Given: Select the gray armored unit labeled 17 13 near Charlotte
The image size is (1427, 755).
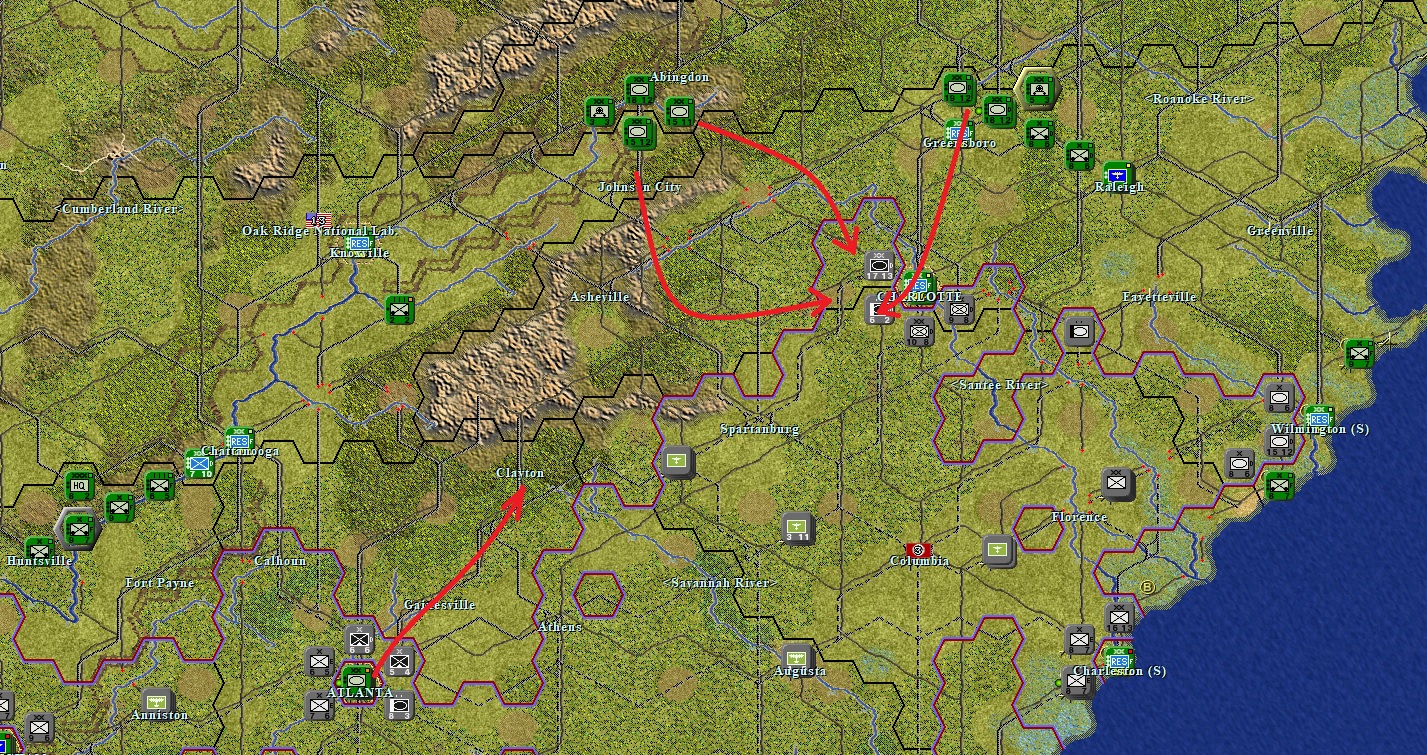Looking at the screenshot, I should [x=879, y=265].
